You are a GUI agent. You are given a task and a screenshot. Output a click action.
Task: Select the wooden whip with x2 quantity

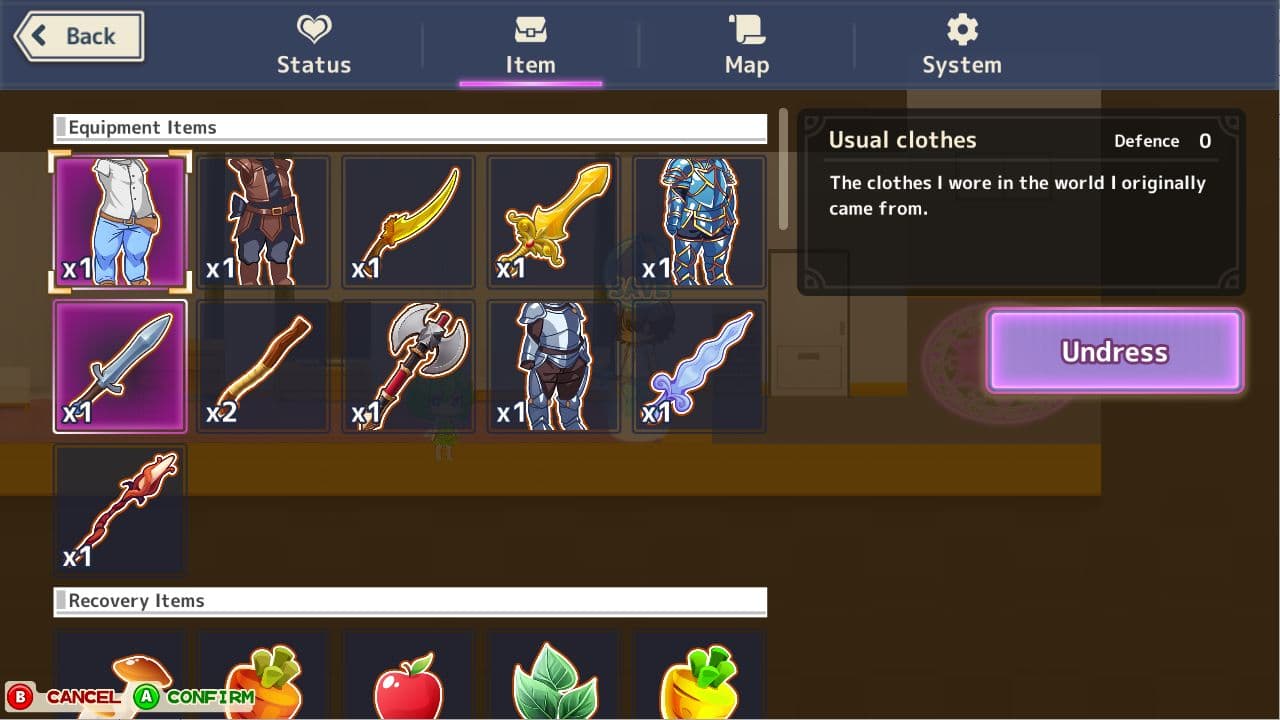[264, 365]
